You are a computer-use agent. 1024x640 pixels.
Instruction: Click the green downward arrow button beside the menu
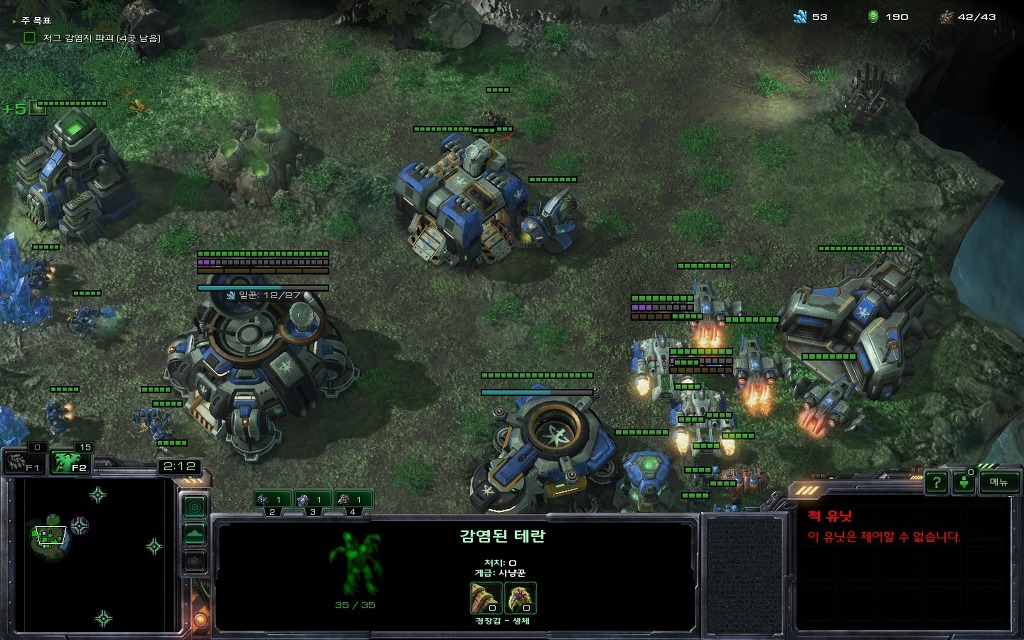[x=964, y=482]
